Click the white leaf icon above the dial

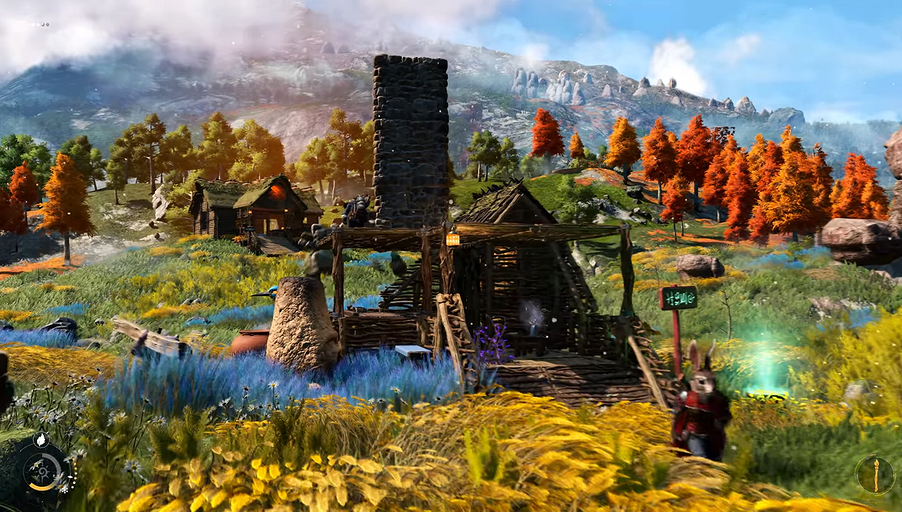(x=41, y=440)
